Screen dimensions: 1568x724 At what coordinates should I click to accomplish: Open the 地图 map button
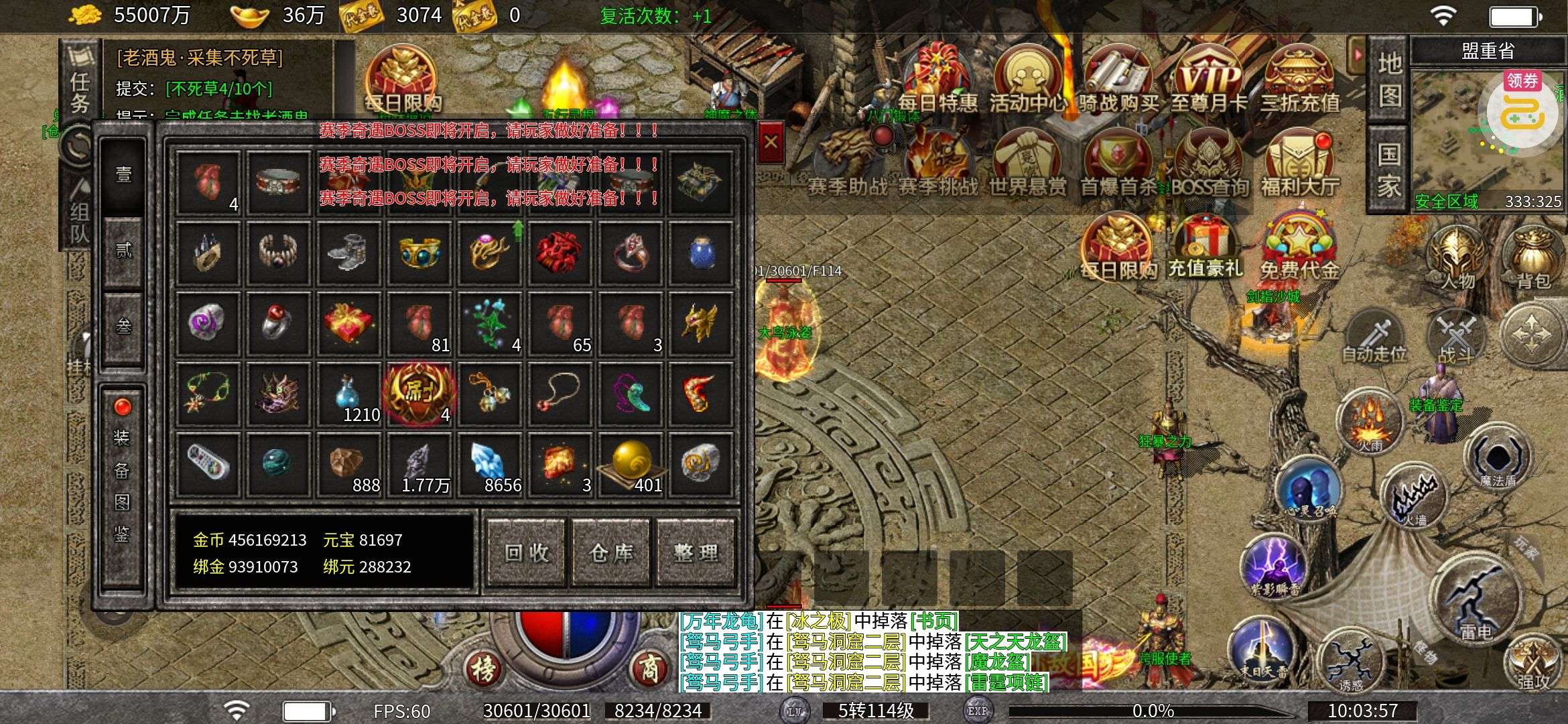pyautogui.click(x=1389, y=80)
